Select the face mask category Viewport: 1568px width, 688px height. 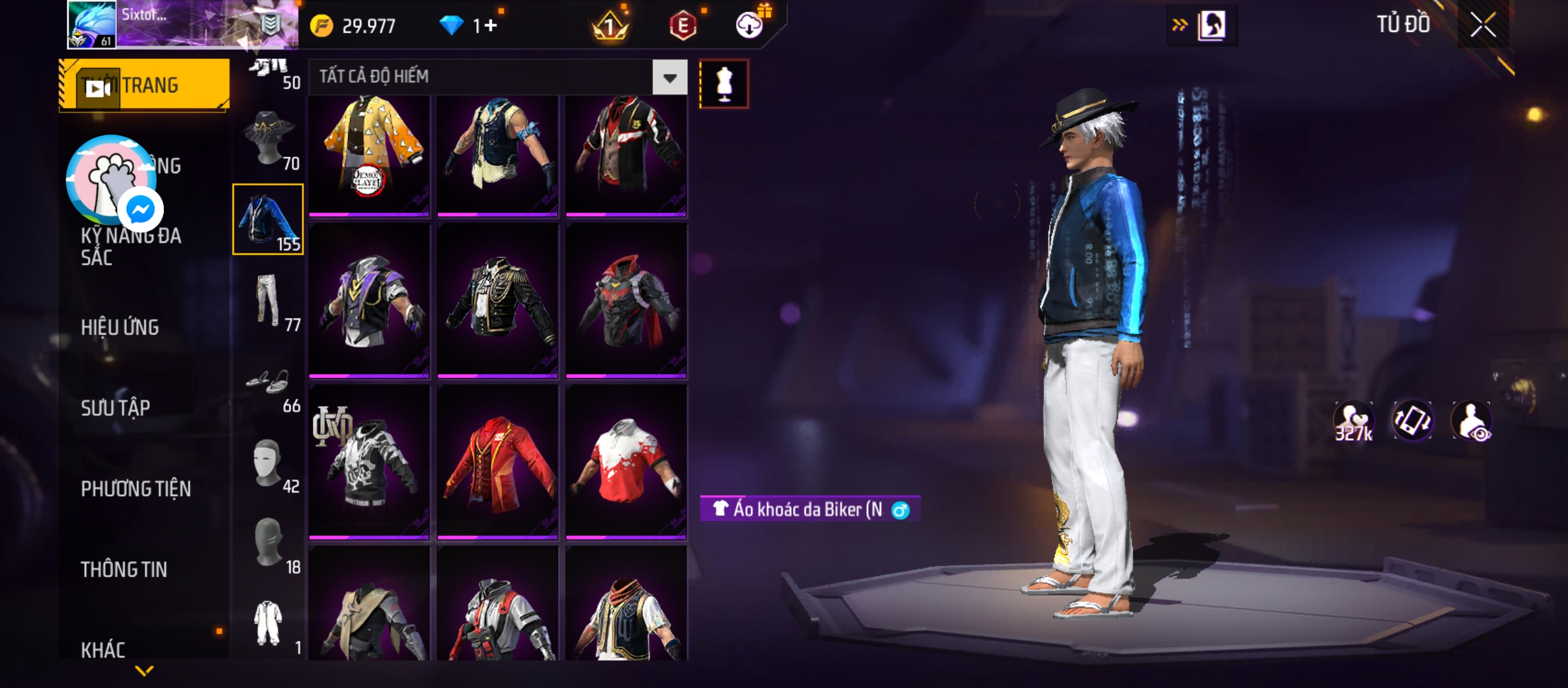coord(268,462)
